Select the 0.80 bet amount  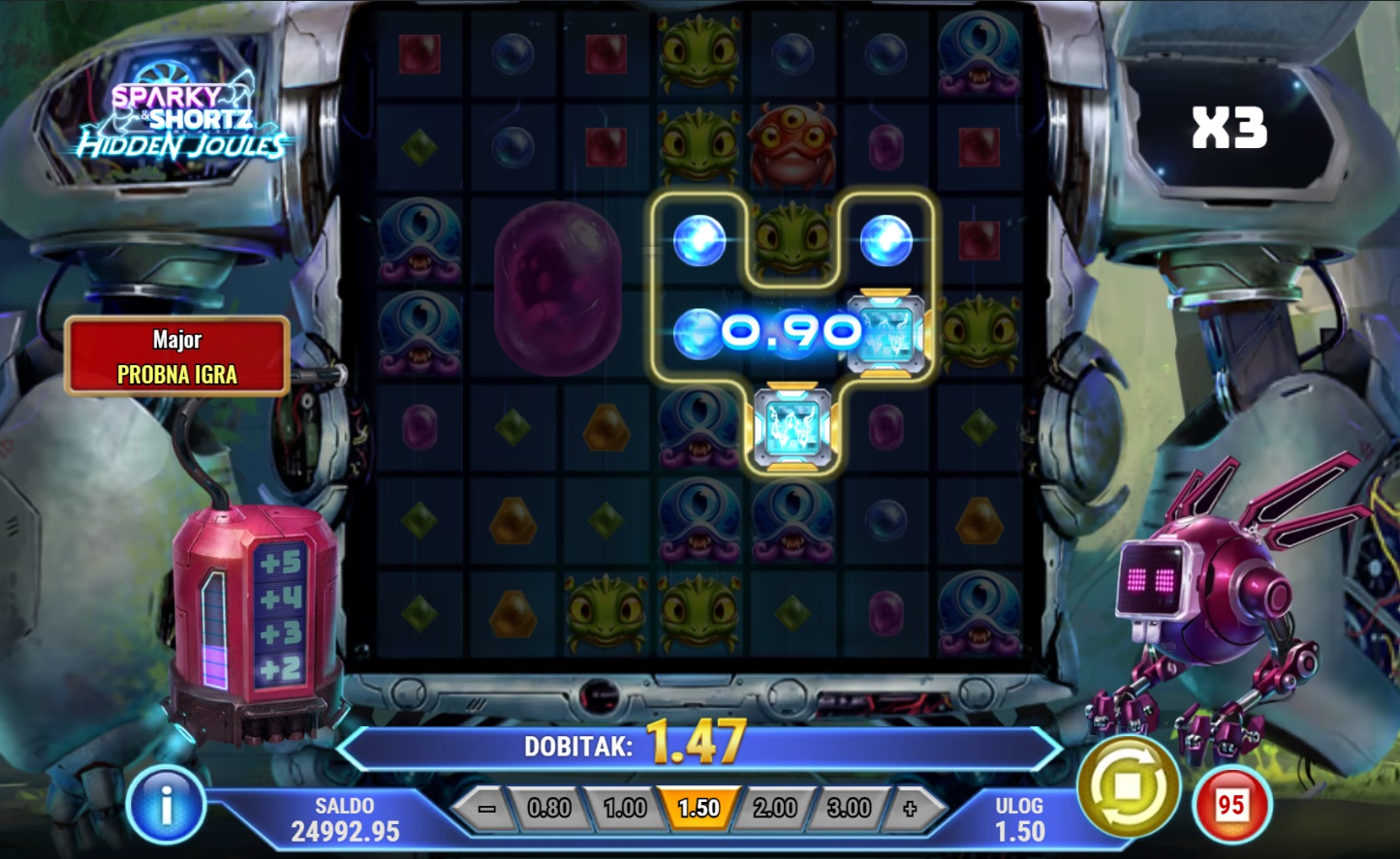point(549,809)
